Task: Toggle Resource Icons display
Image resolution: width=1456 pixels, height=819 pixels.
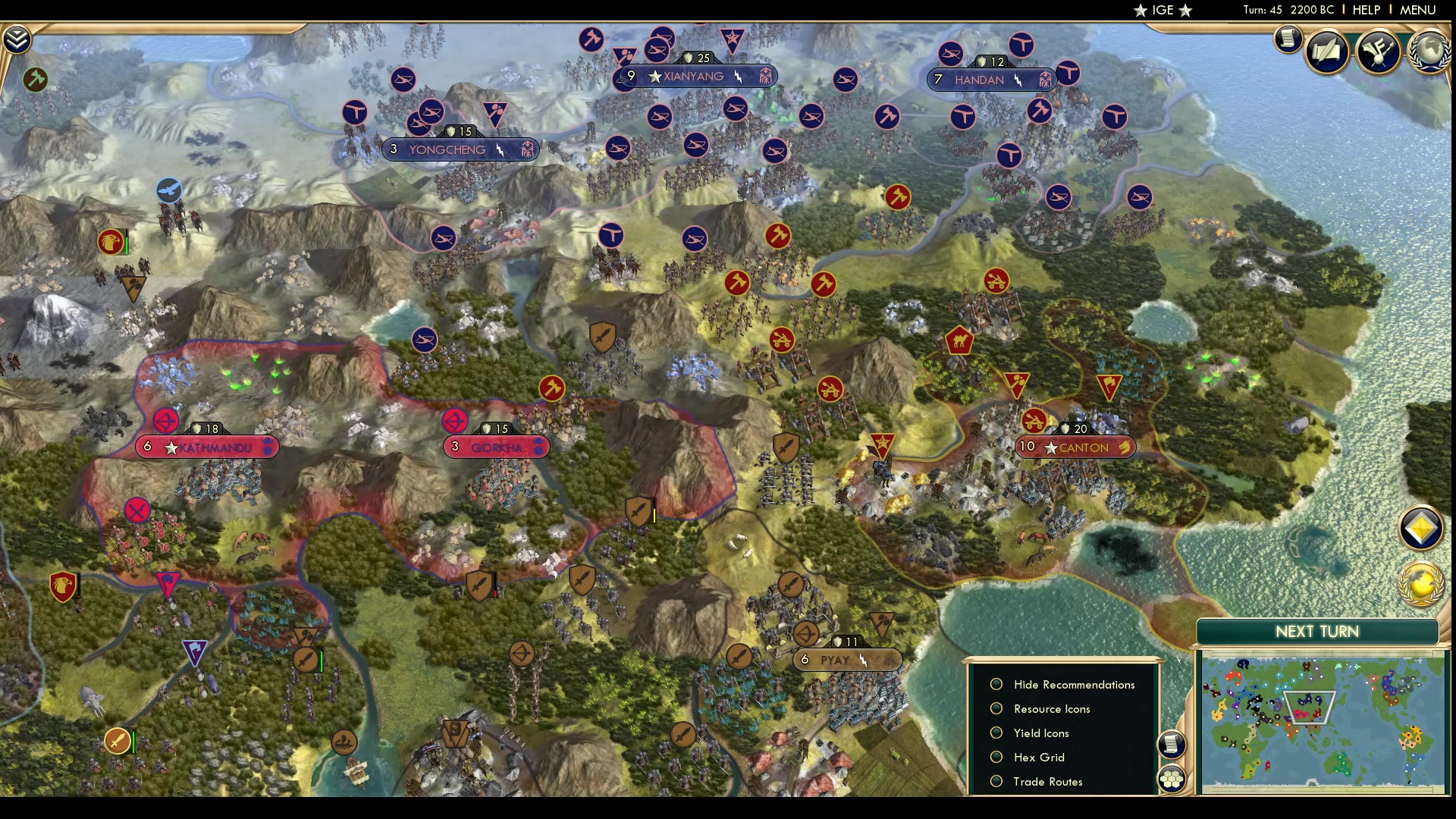Action: 996,708
